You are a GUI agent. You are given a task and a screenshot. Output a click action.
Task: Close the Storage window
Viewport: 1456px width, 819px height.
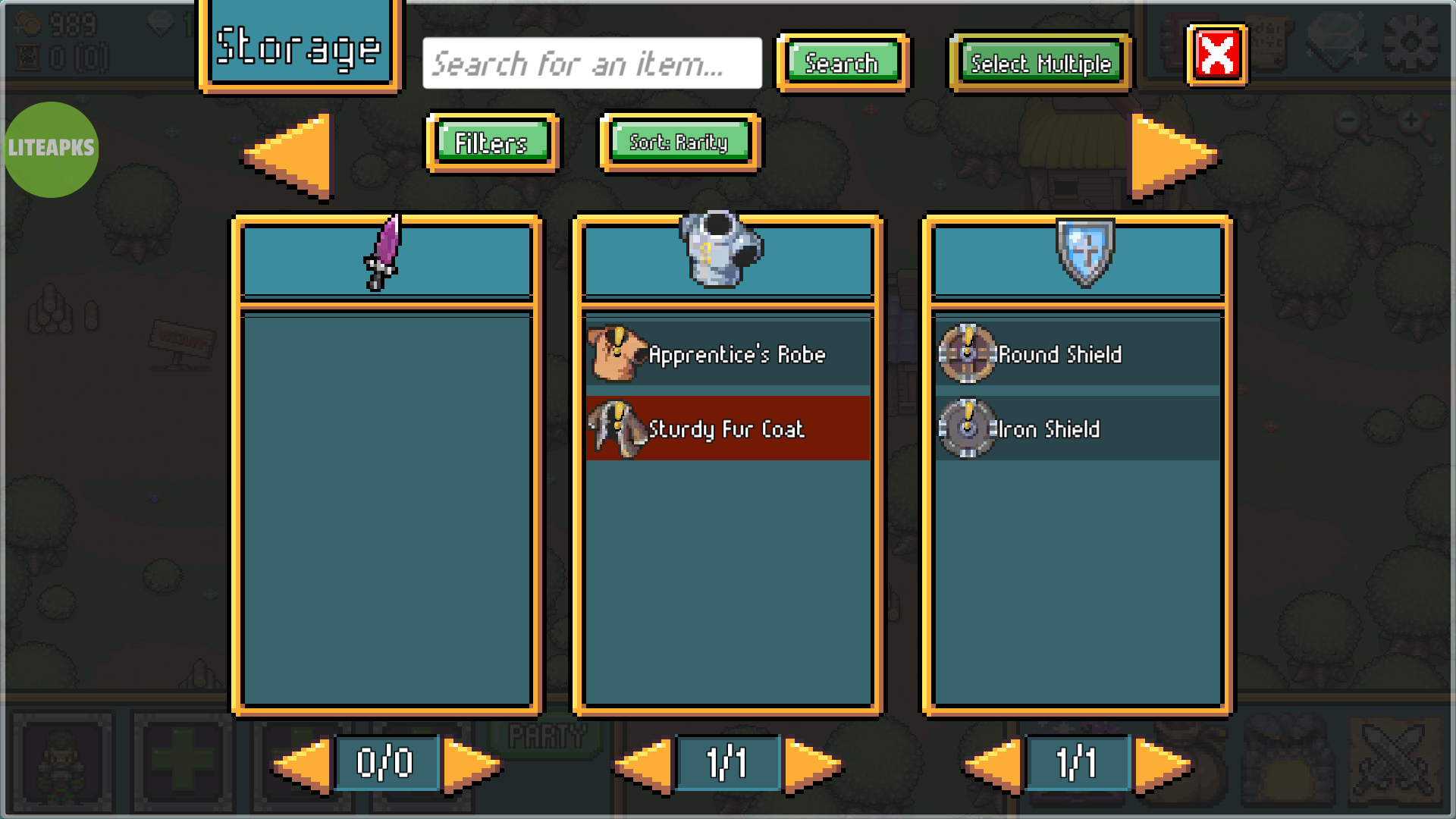[1216, 55]
